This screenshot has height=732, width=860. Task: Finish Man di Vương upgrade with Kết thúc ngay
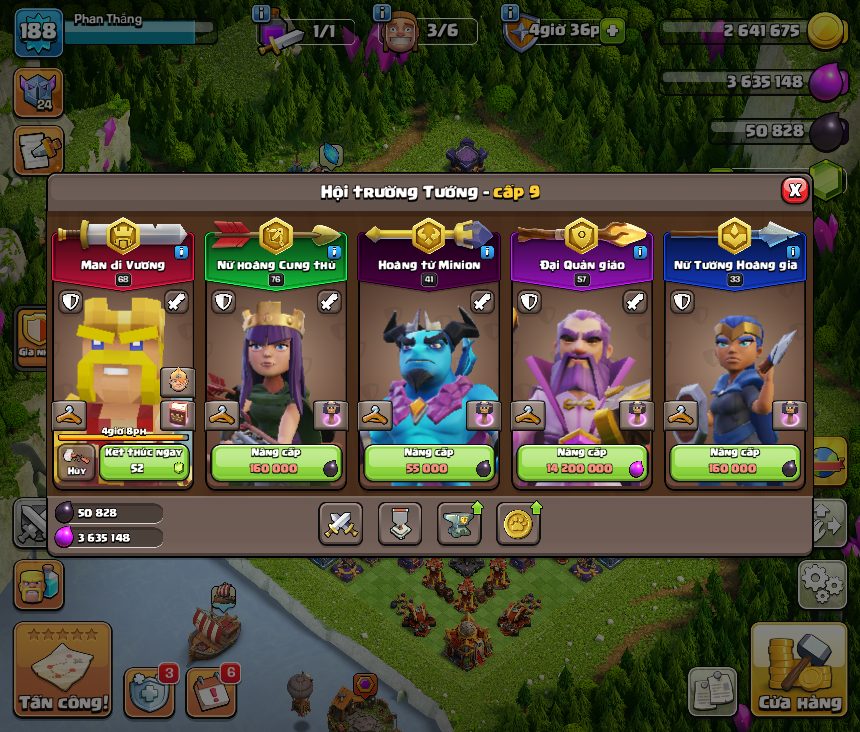[x=144, y=463]
